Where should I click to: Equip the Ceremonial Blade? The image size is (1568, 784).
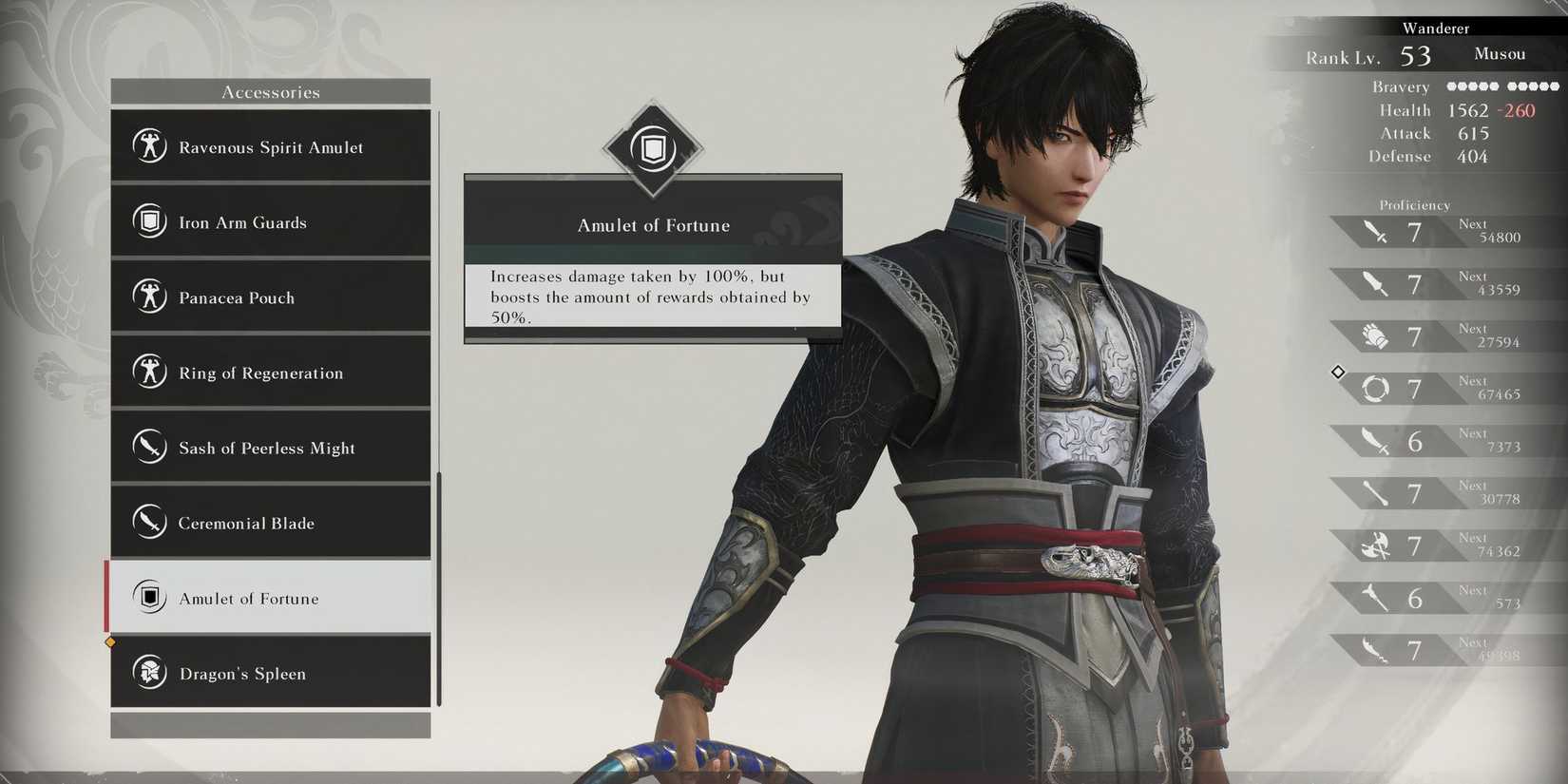point(270,523)
